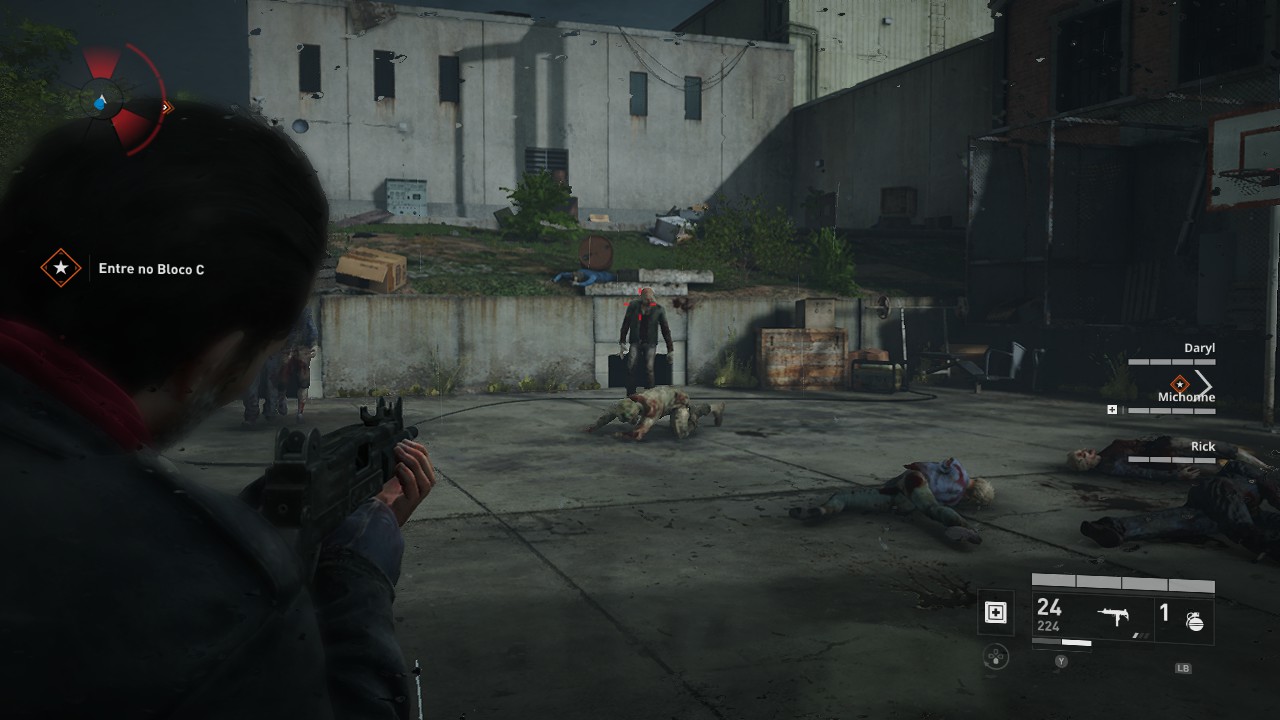Screen dimensions: 1280x720
Task: Select squad member Michonne
Action: tap(1186, 398)
